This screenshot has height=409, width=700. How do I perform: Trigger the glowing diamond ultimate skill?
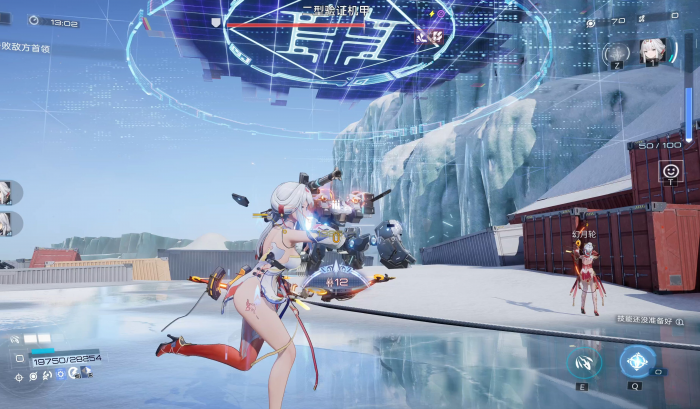(x=635, y=361)
